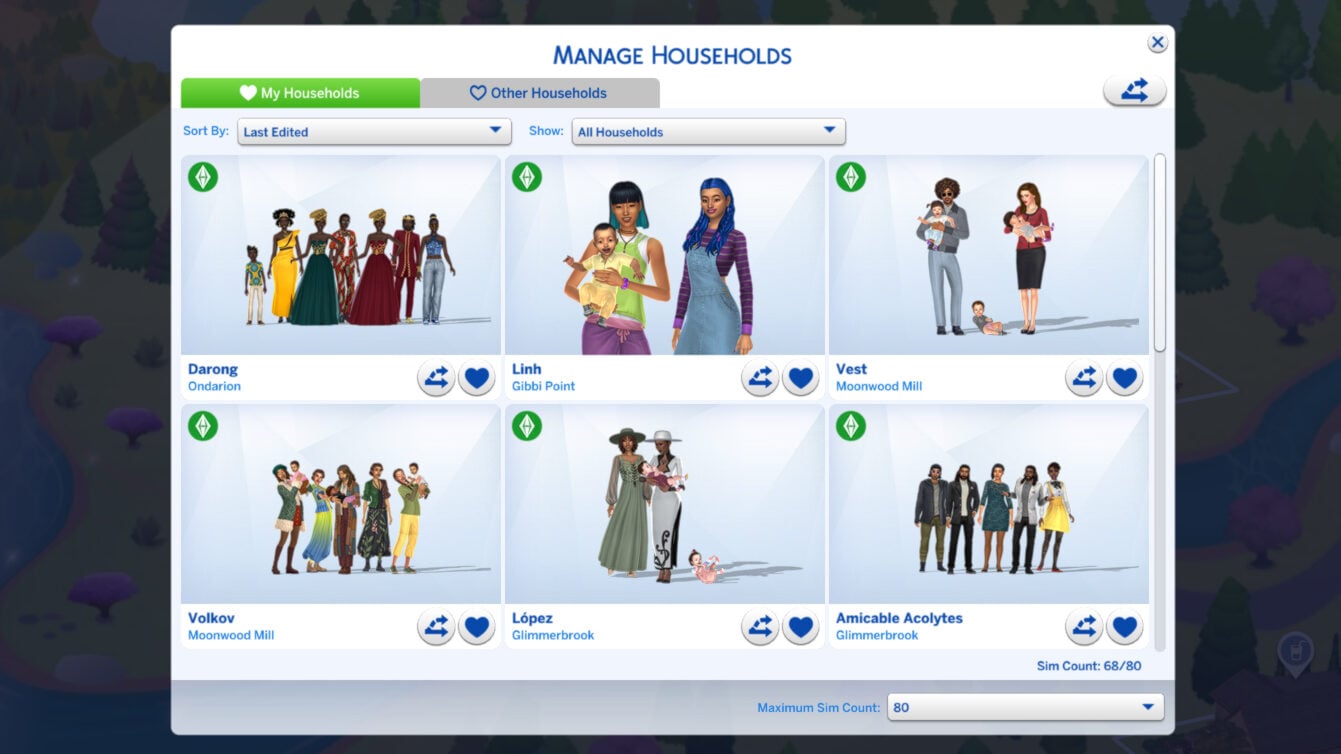The height and width of the screenshot is (754, 1341).
Task: Click the plumbob icon on the López household
Action: [x=528, y=426]
